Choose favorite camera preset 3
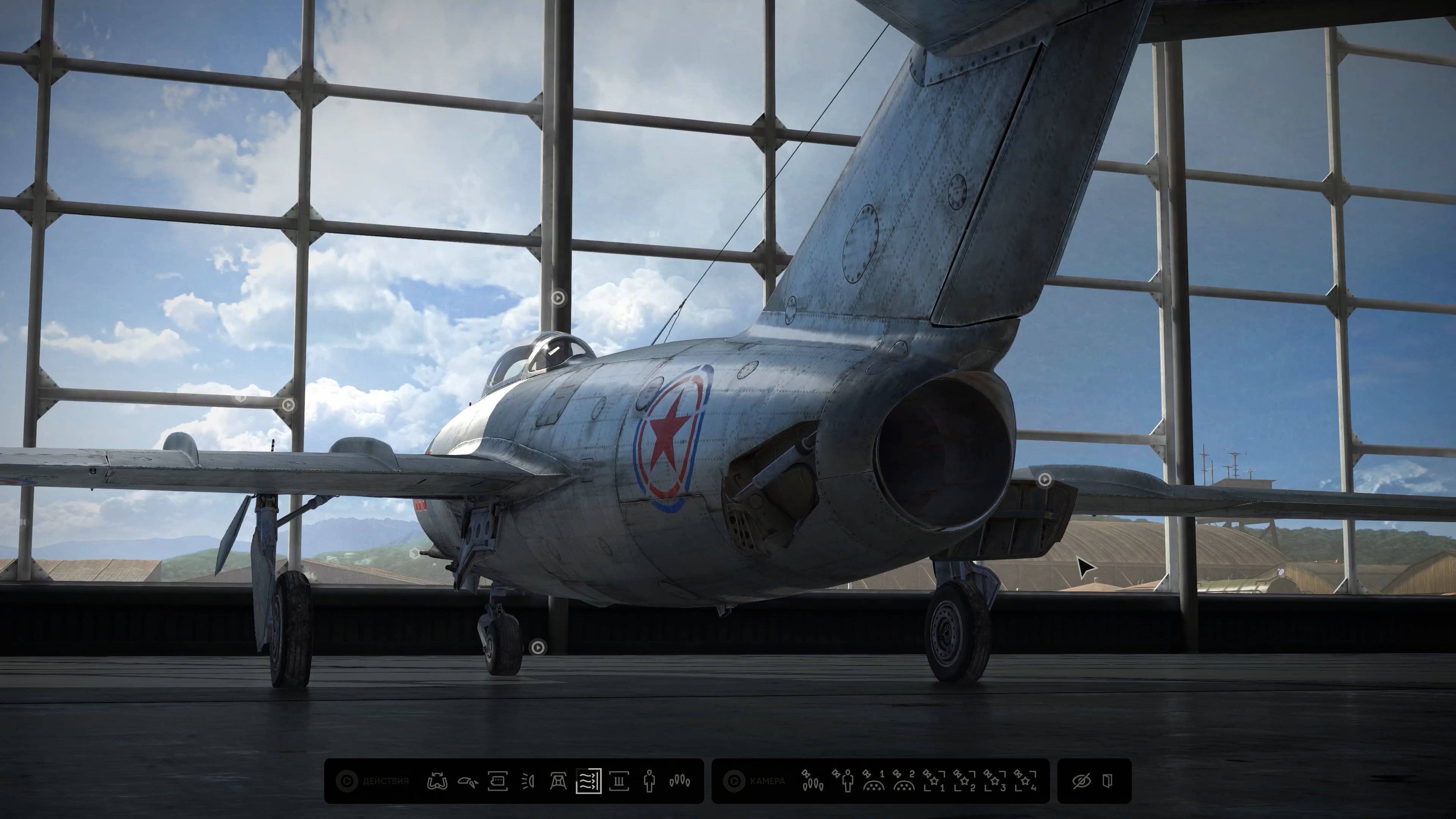 pos(994,781)
